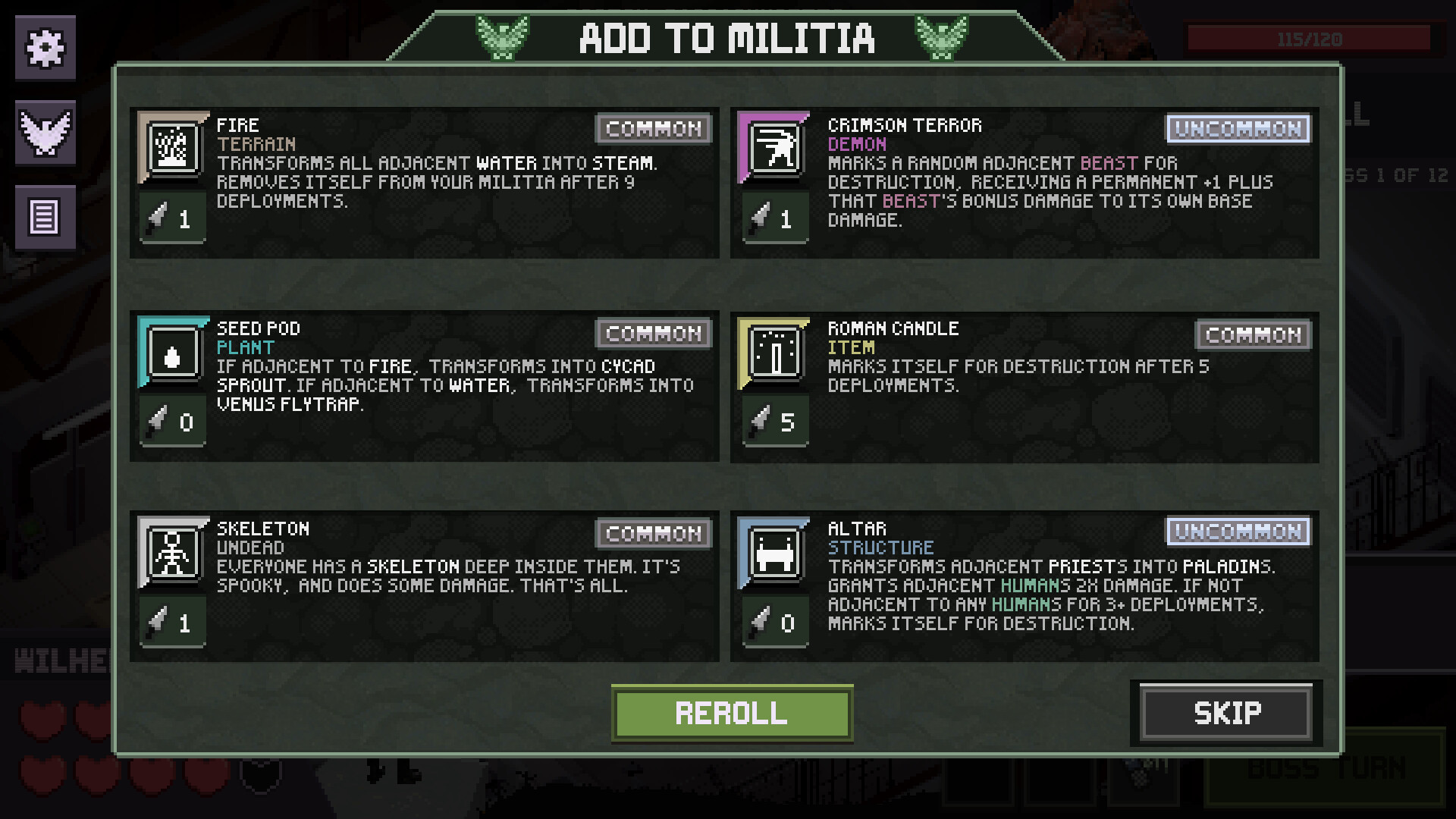Click the COMMON badge on the Fire card
This screenshot has height=819, width=1456.
pyautogui.click(x=653, y=129)
